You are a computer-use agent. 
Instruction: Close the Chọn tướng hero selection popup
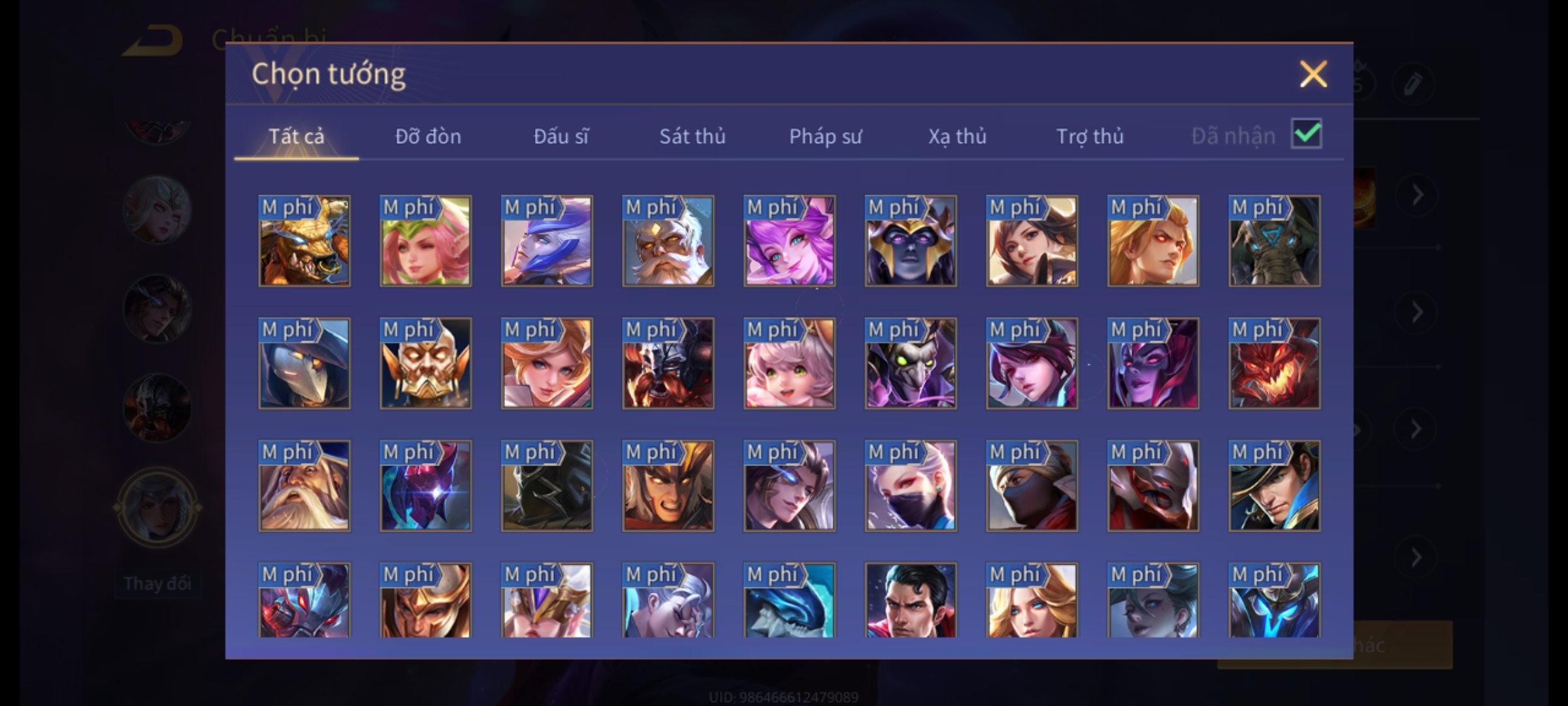coord(1313,74)
